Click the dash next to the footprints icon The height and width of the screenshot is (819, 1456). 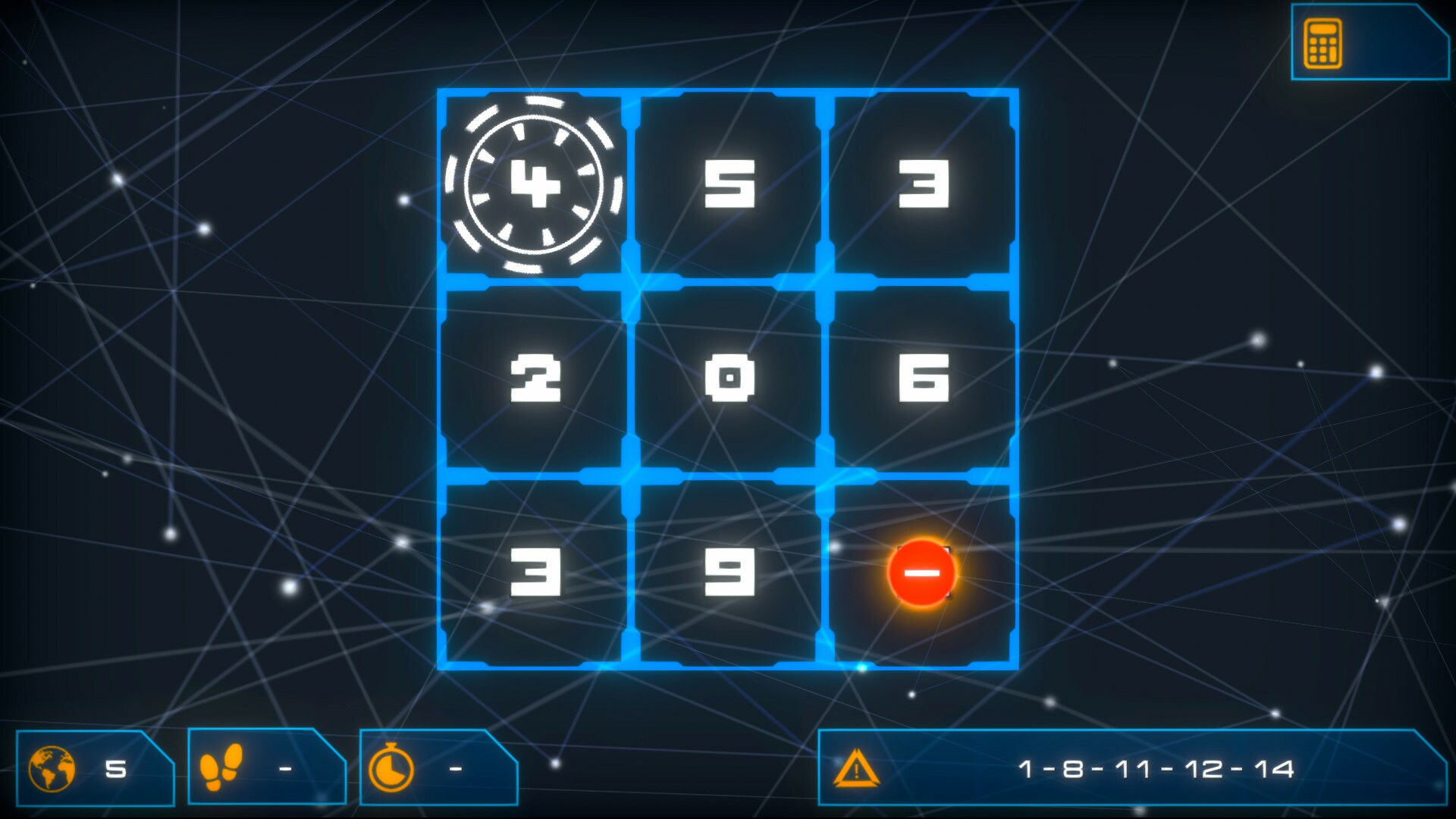pos(284,768)
